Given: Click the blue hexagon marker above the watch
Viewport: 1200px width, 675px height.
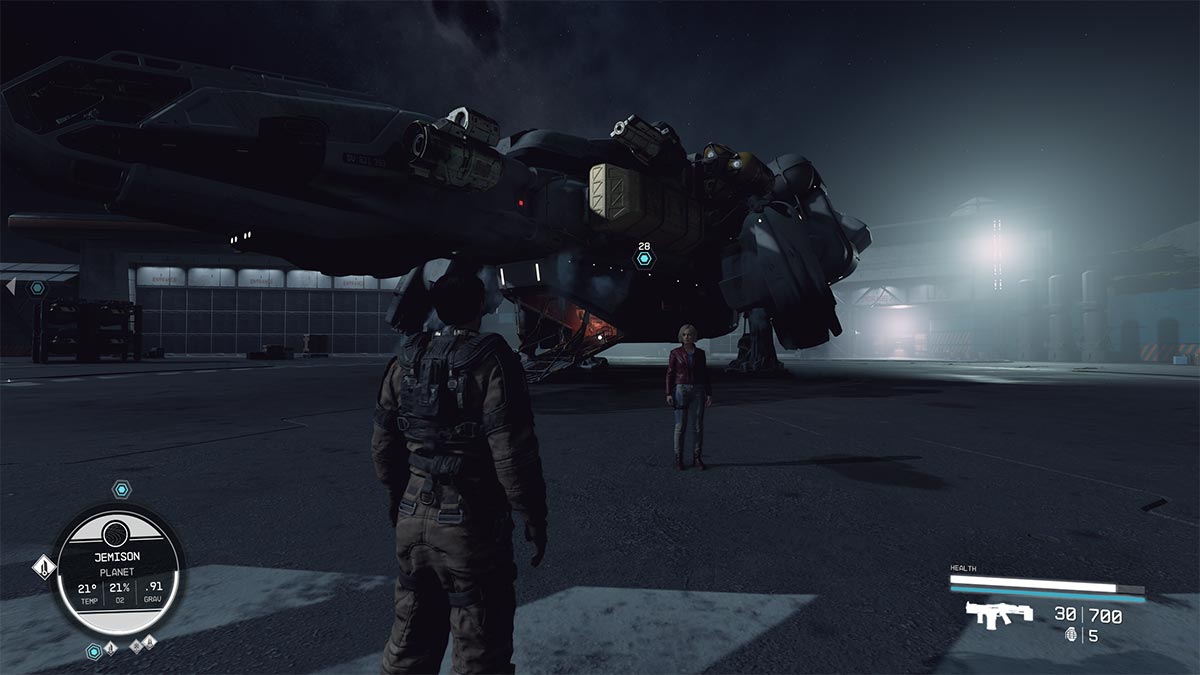Looking at the screenshot, I should pos(121,489).
